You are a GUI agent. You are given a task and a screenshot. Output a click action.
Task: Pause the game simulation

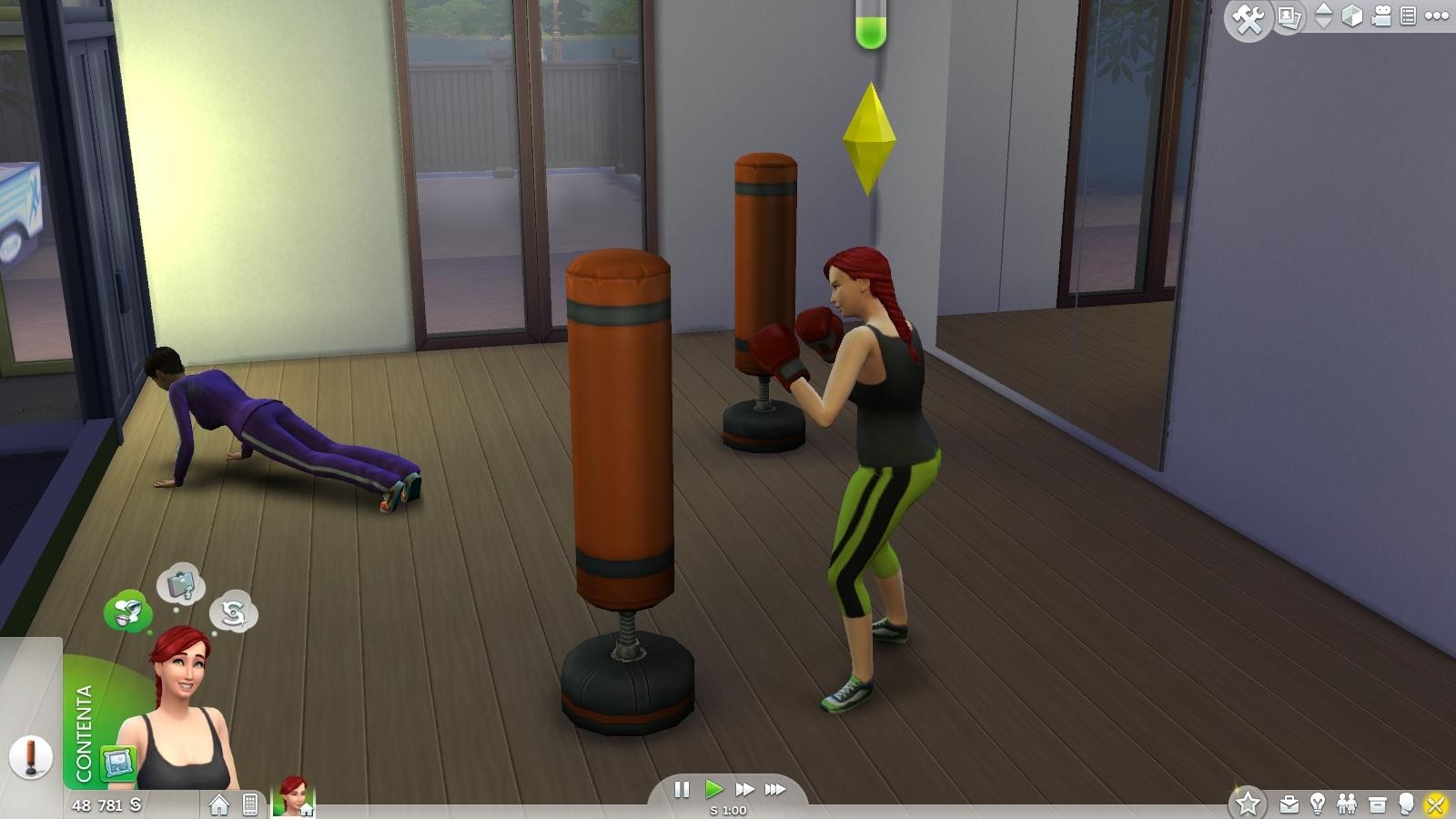click(x=682, y=790)
